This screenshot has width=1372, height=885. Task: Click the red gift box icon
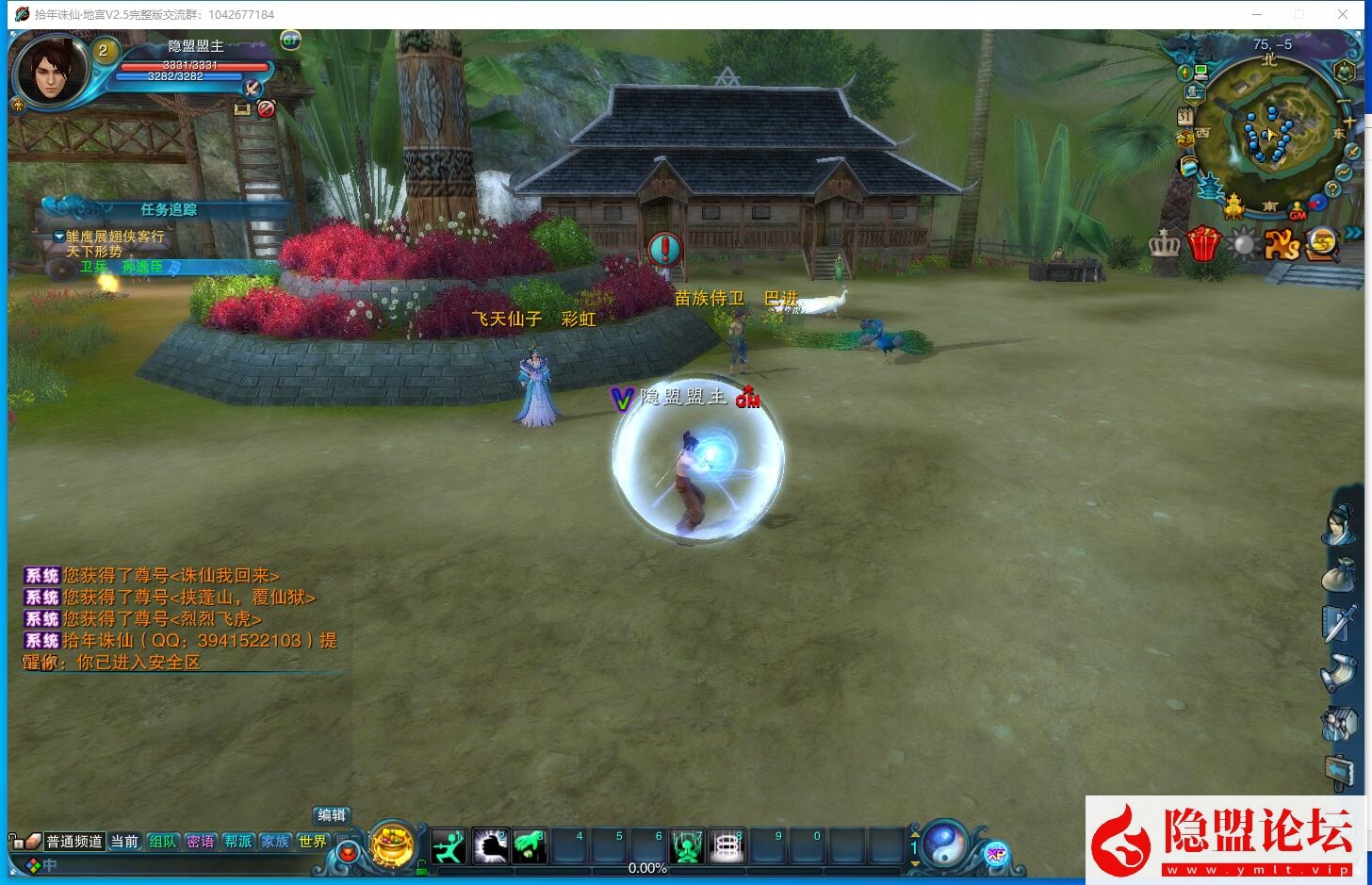[x=1203, y=244]
